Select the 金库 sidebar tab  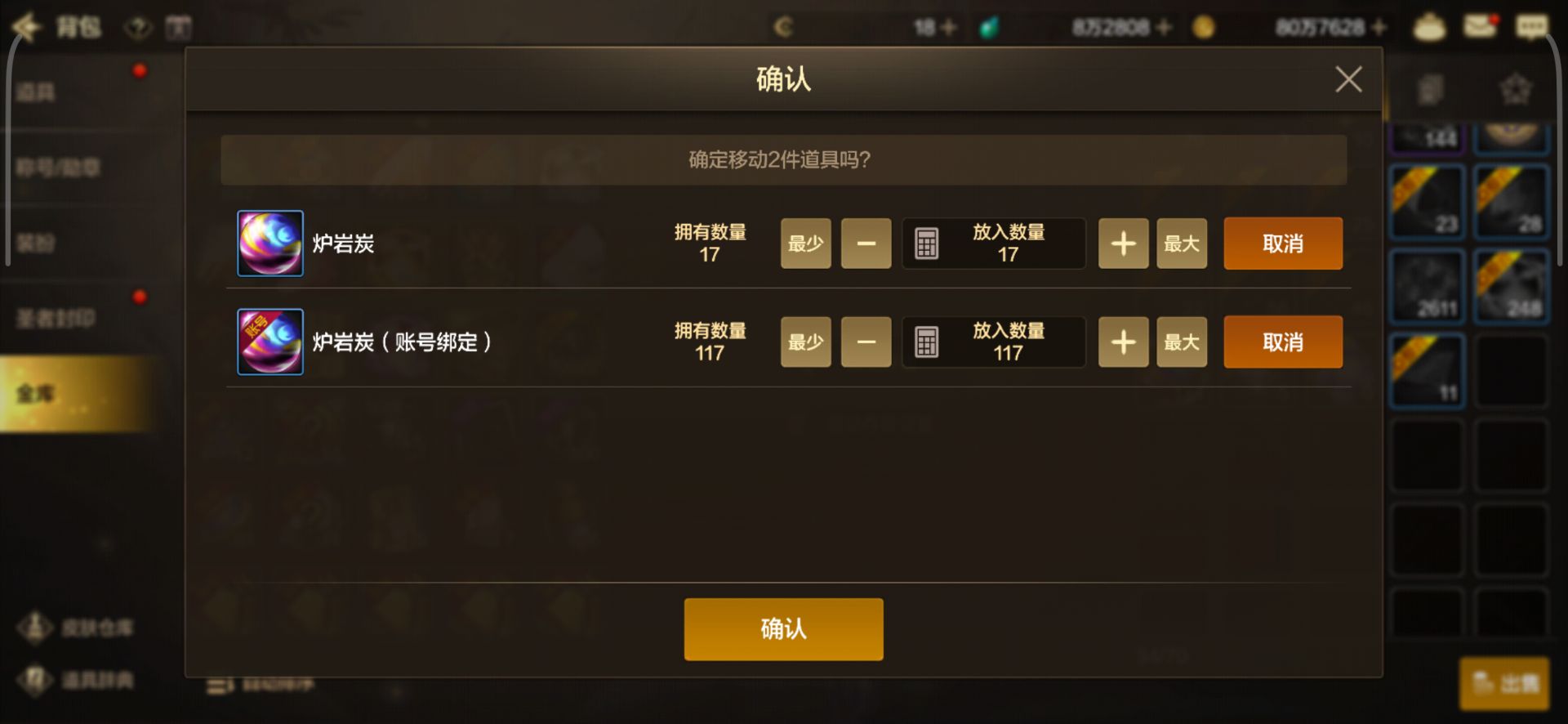[x=37, y=392]
